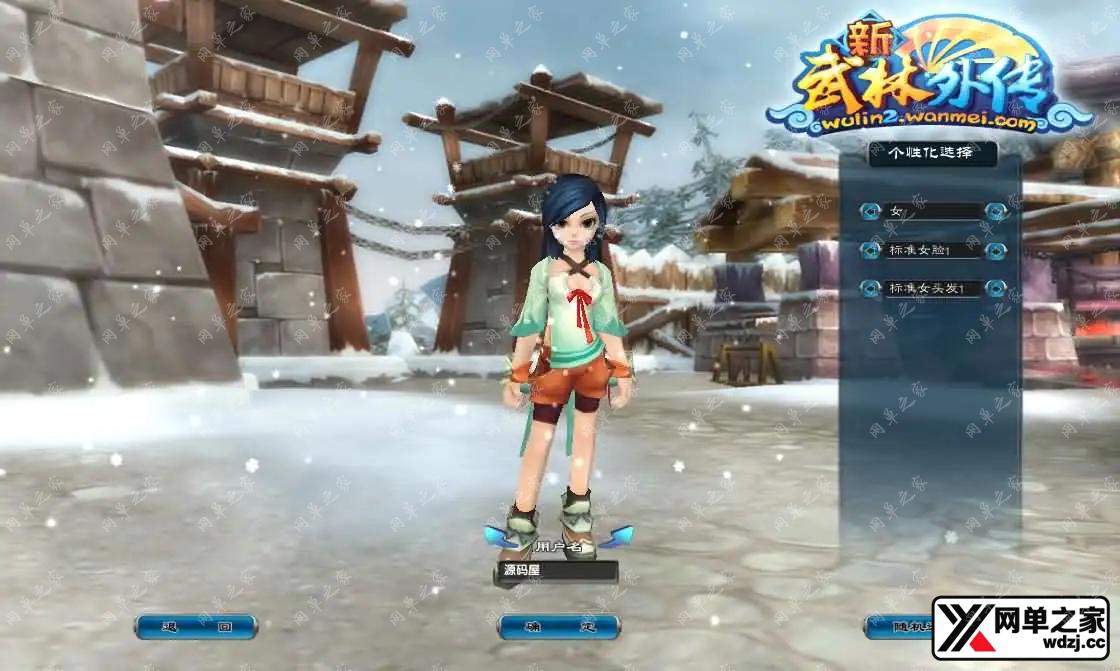Rotate character with the right blue arrow

pos(619,537)
